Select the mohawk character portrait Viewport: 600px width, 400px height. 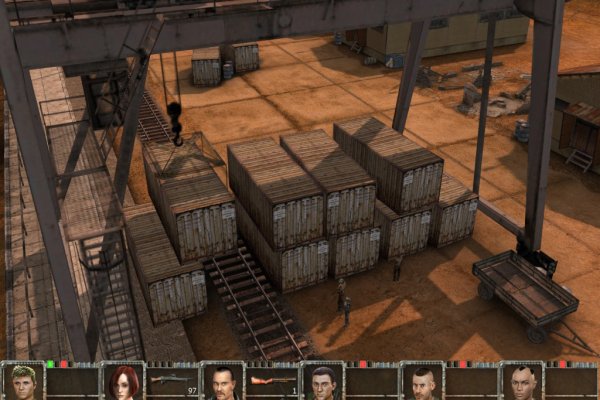coord(521,382)
